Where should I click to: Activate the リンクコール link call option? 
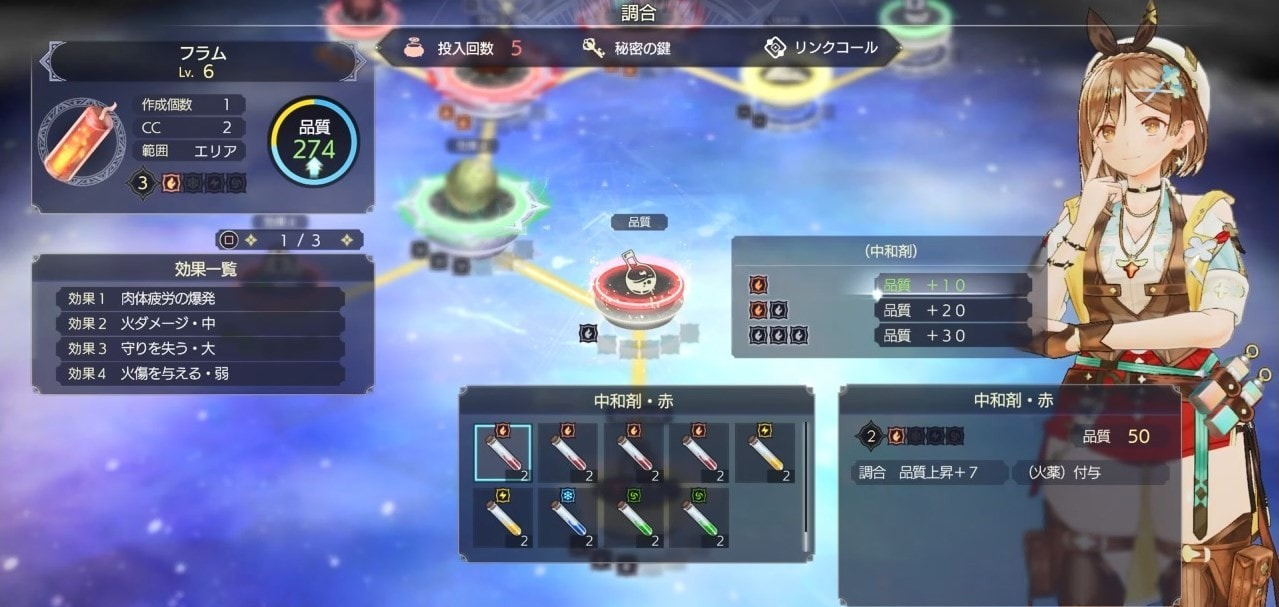point(821,48)
